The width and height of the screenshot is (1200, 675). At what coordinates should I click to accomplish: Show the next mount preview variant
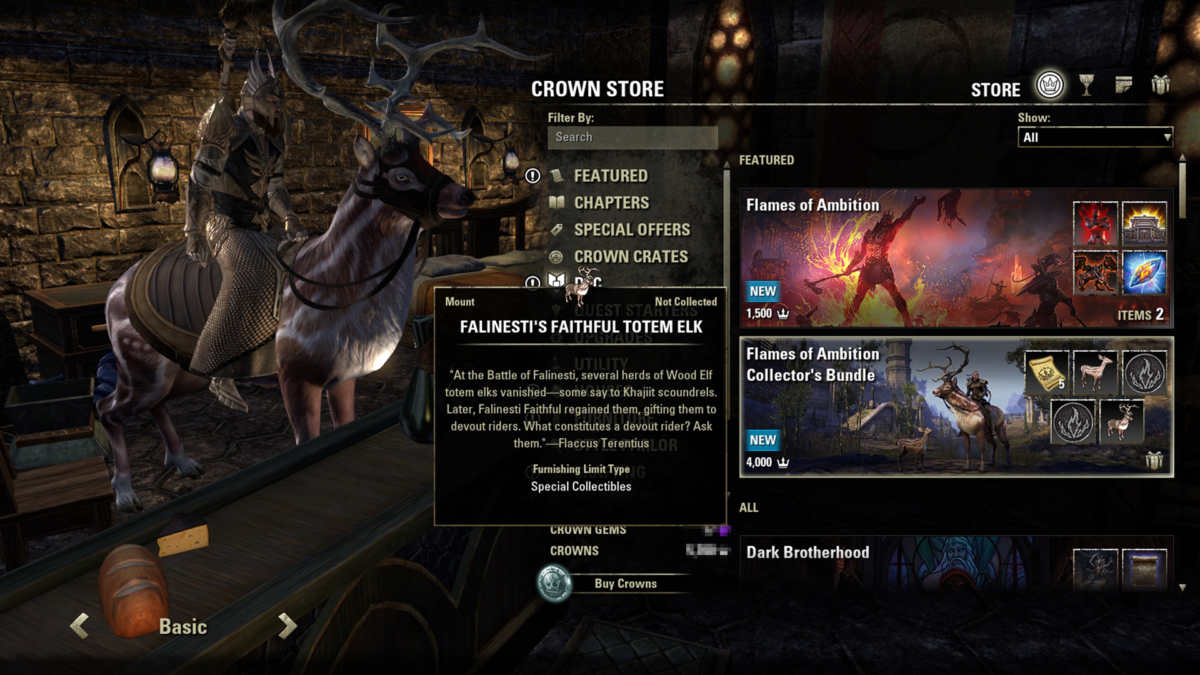pyautogui.click(x=288, y=627)
